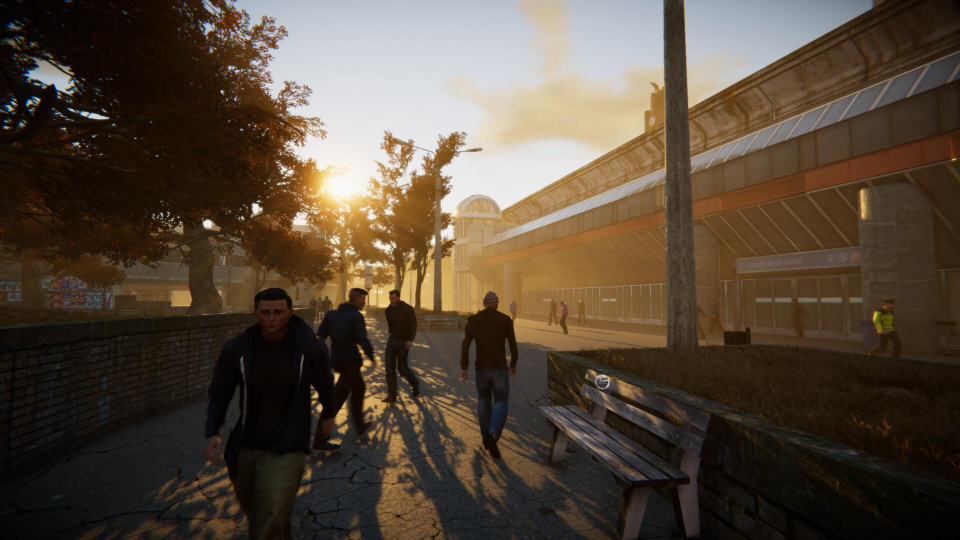Click the circular interaction marker on the bench

pyautogui.click(x=602, y=381)
